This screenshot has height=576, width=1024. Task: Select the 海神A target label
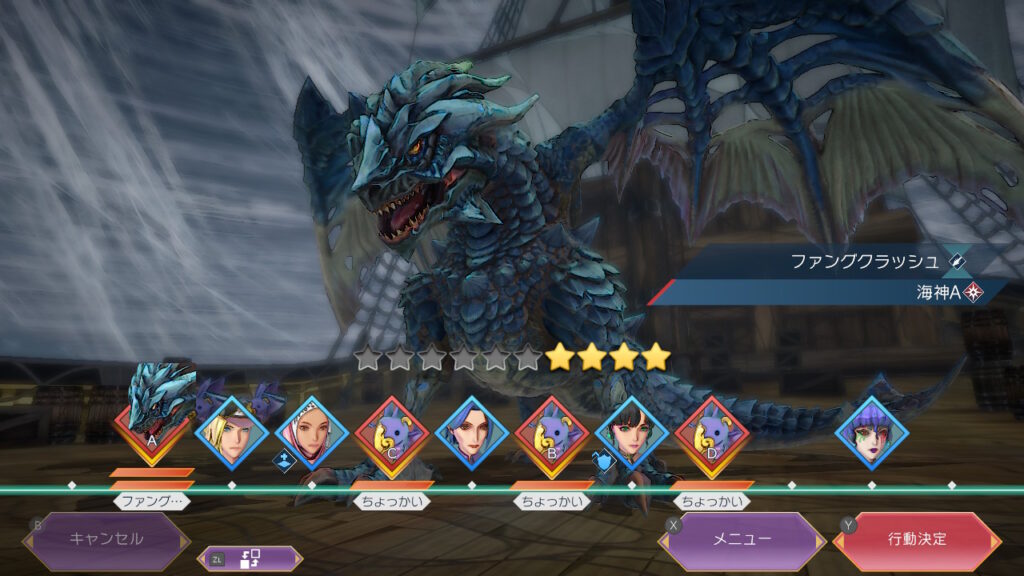(940, 293)
